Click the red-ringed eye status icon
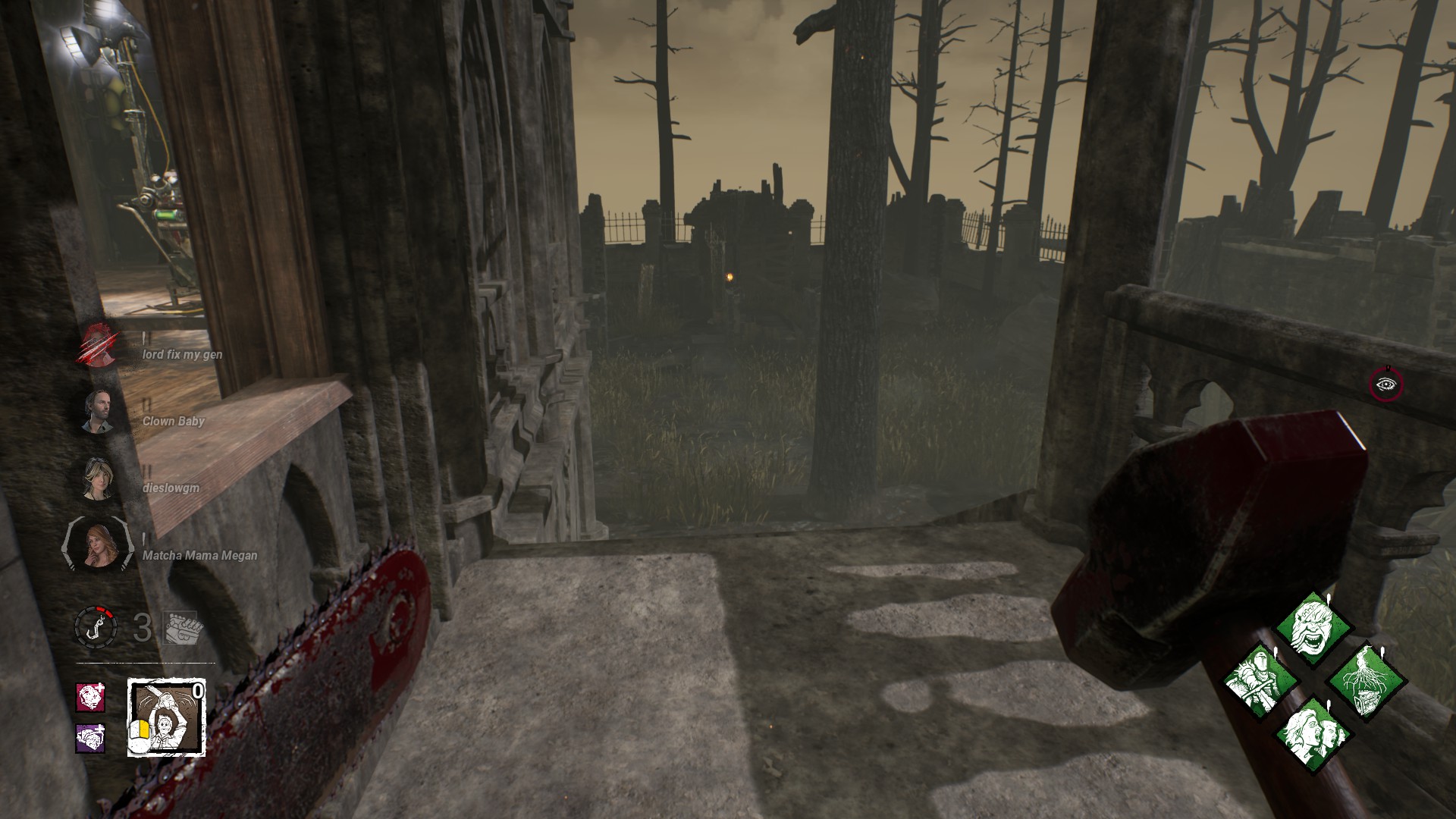 tap(1386, 384)
